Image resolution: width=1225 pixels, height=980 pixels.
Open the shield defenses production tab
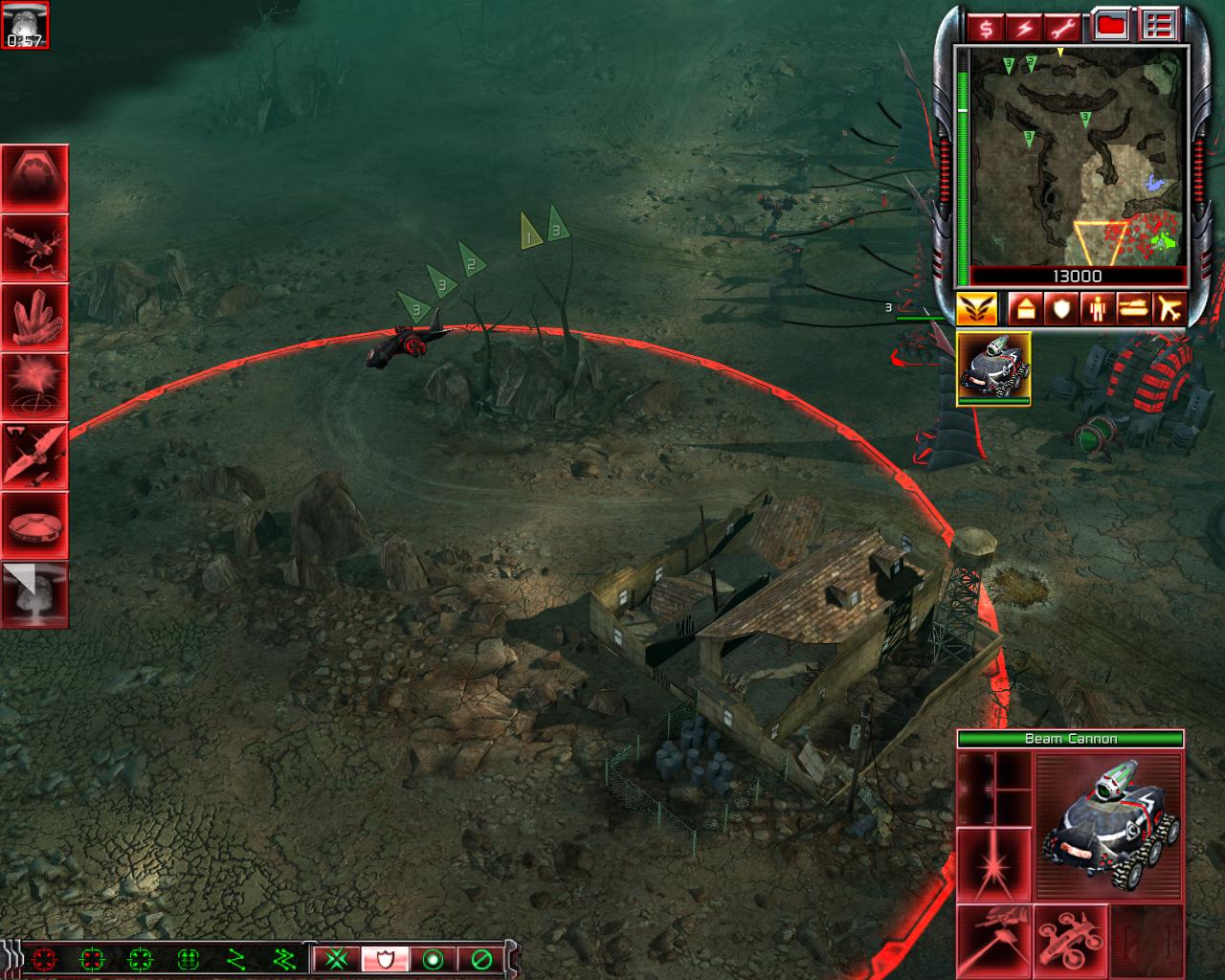1060,309
